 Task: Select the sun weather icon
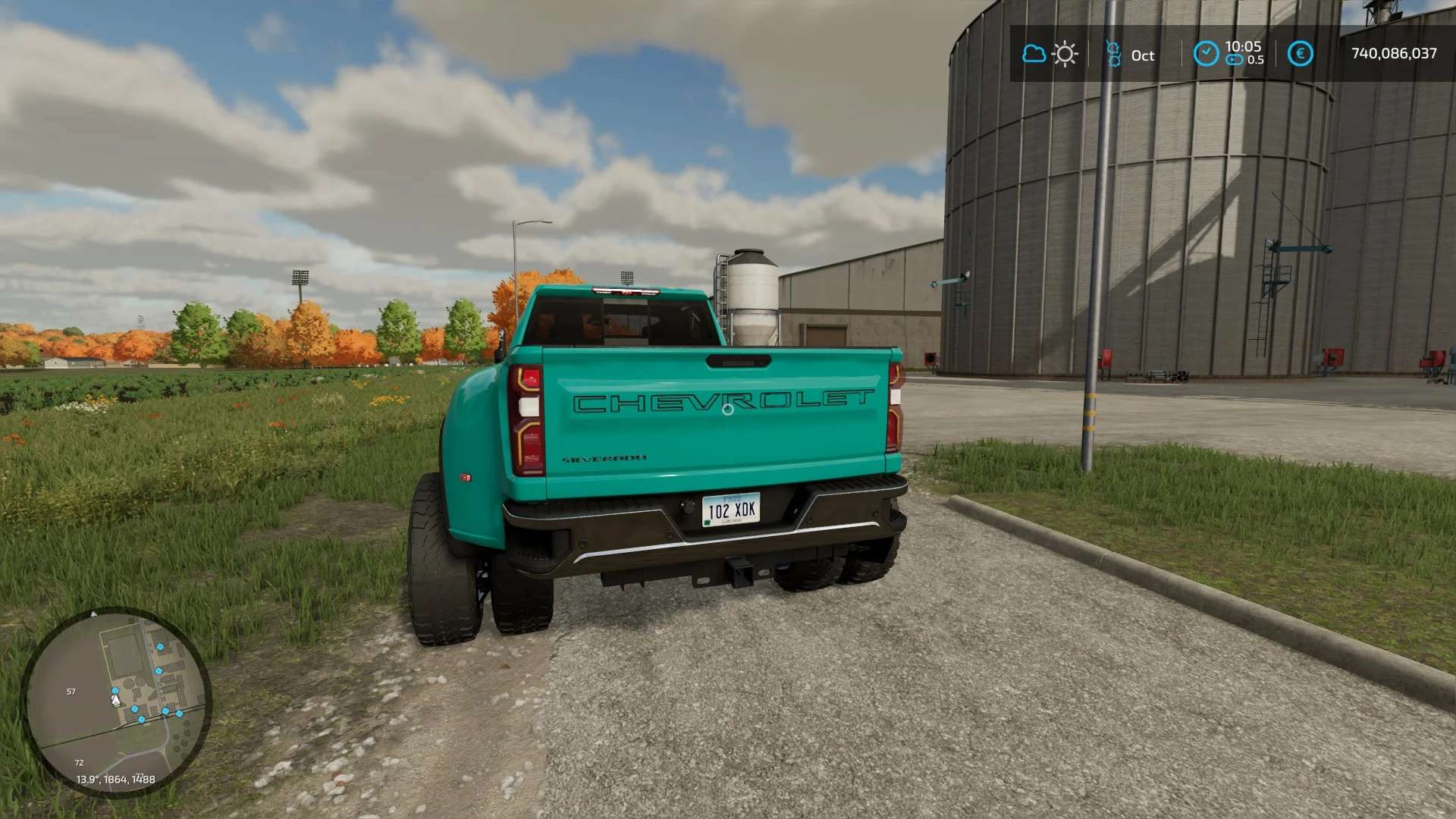[x=1065, y=54]
